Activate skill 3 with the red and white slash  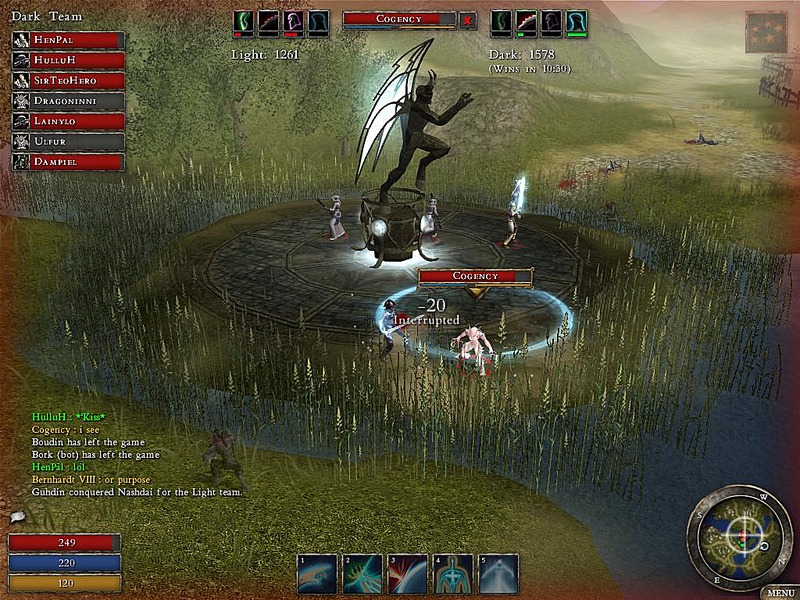coord(407,574)
